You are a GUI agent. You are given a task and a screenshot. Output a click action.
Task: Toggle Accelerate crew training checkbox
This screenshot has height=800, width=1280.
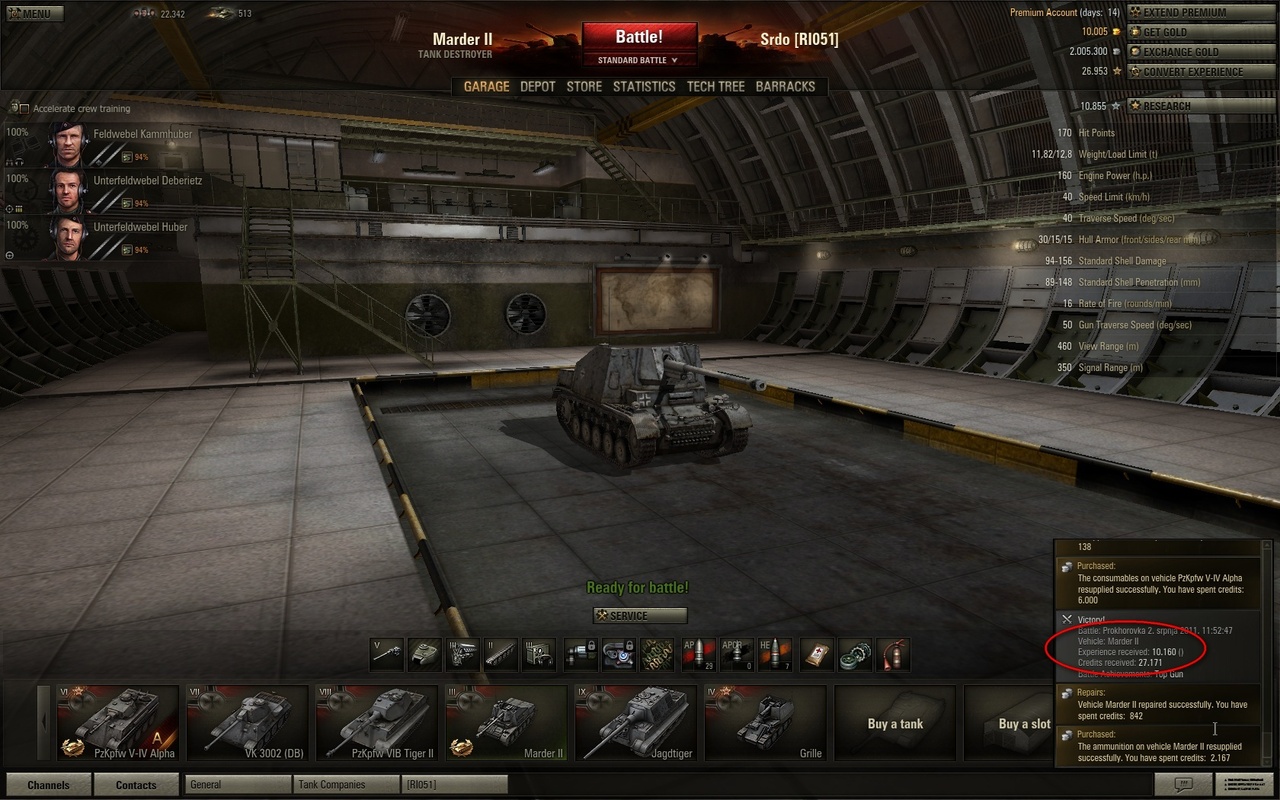[24, 108]
